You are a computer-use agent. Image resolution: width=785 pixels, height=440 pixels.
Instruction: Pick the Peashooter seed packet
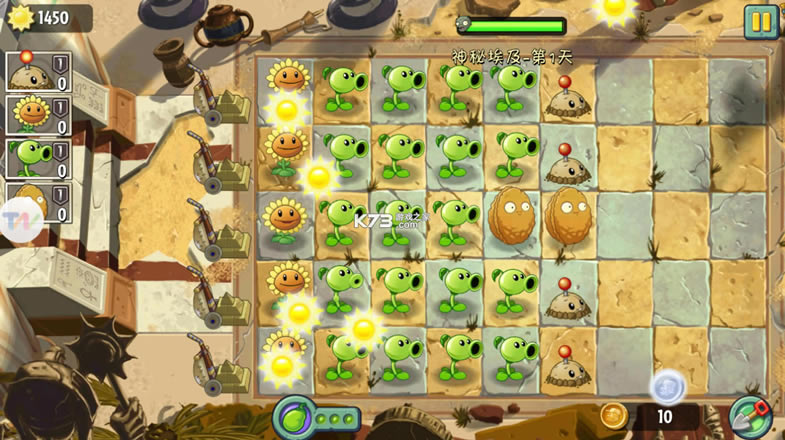coord(37,158)
